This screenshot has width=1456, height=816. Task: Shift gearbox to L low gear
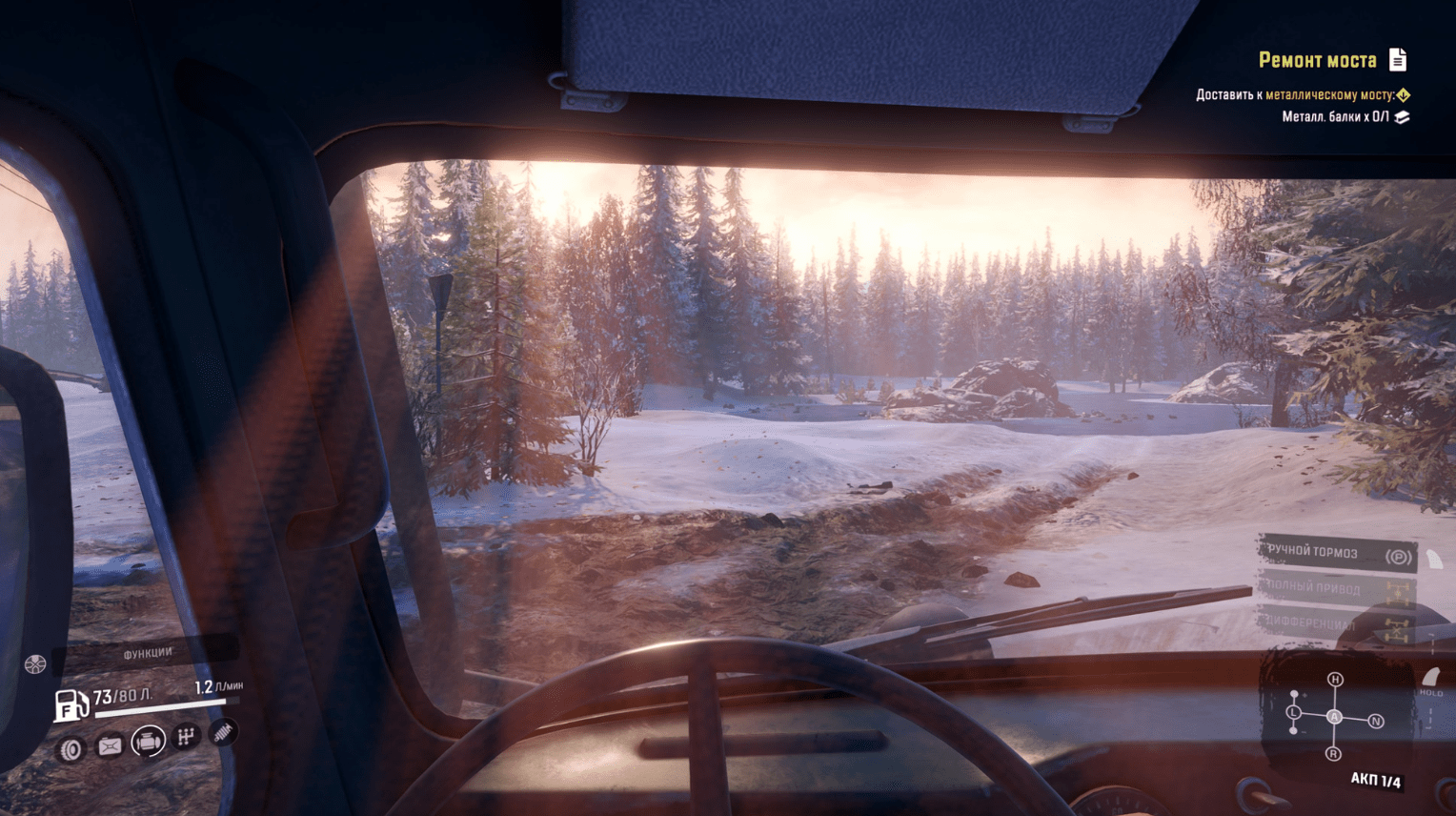[1293, 713]
